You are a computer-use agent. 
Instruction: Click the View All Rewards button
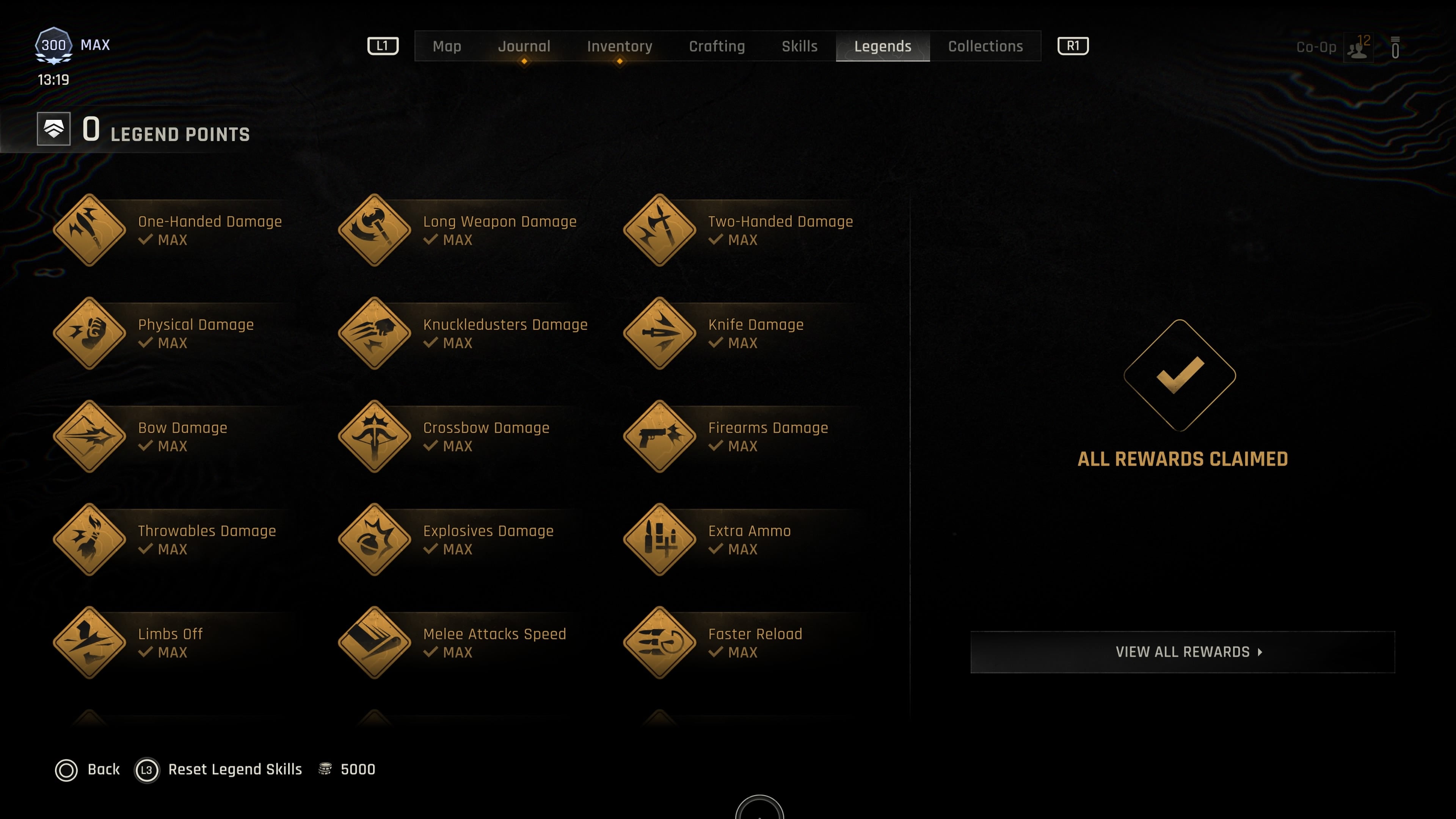(1182, 652)
